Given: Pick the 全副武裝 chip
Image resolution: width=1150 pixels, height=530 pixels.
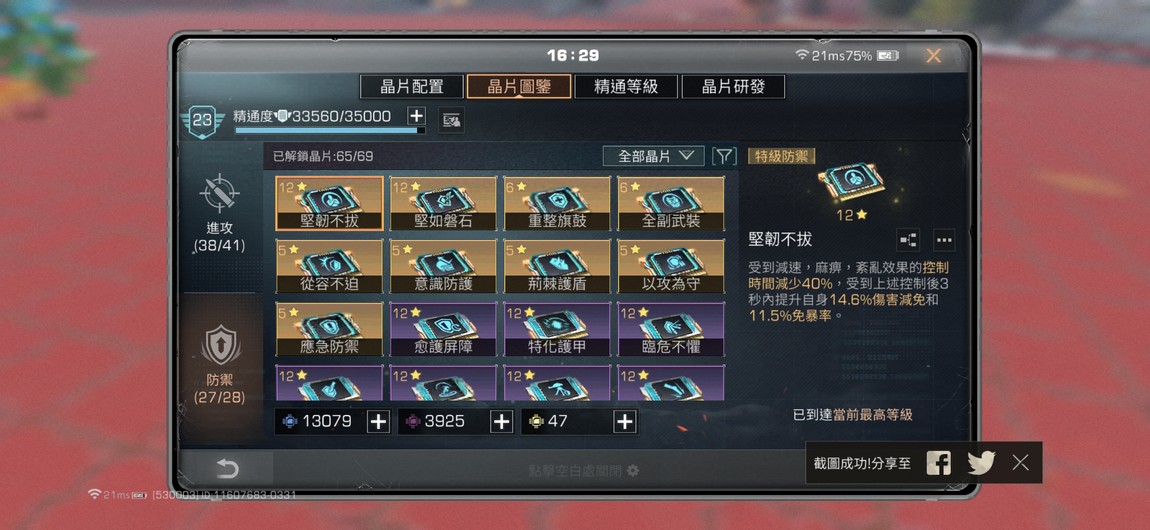Looking at the screenshot, I should click(x=671, y=205).
